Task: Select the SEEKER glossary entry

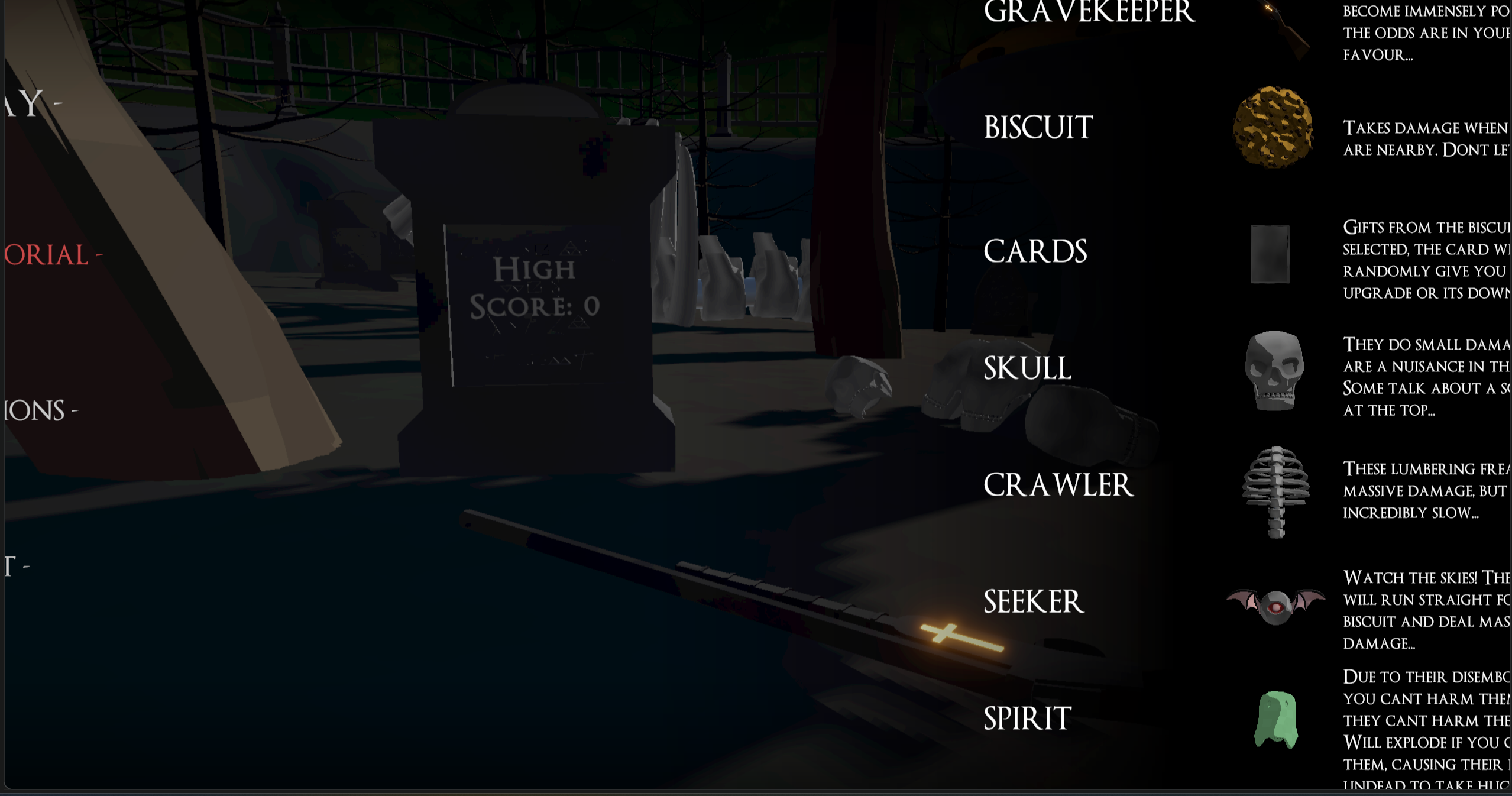Action: 1034,601
